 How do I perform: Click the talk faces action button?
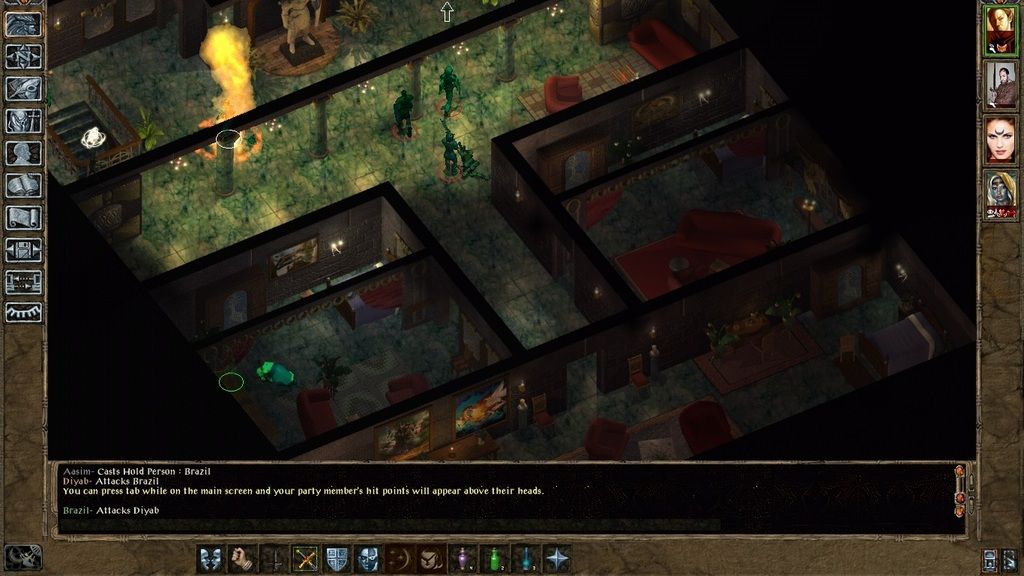(x=211, y=558)
